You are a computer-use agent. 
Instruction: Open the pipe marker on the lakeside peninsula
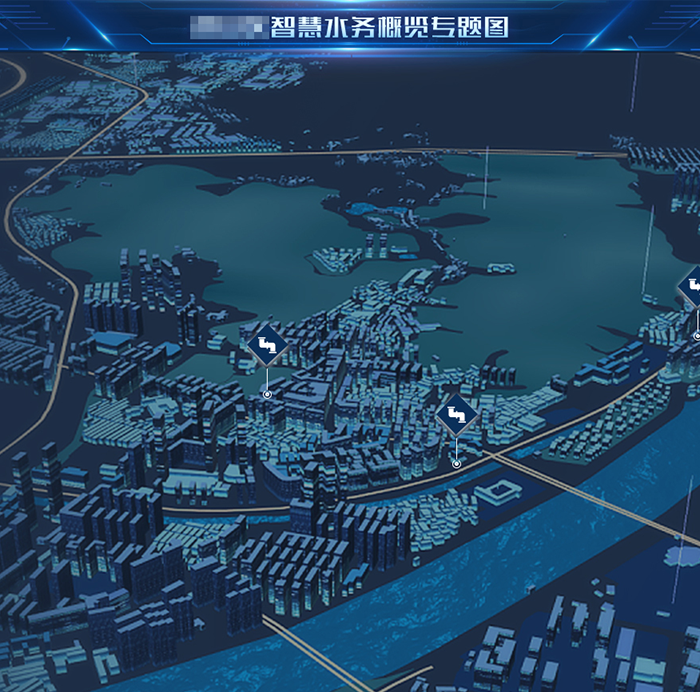[x=267, y=346]
